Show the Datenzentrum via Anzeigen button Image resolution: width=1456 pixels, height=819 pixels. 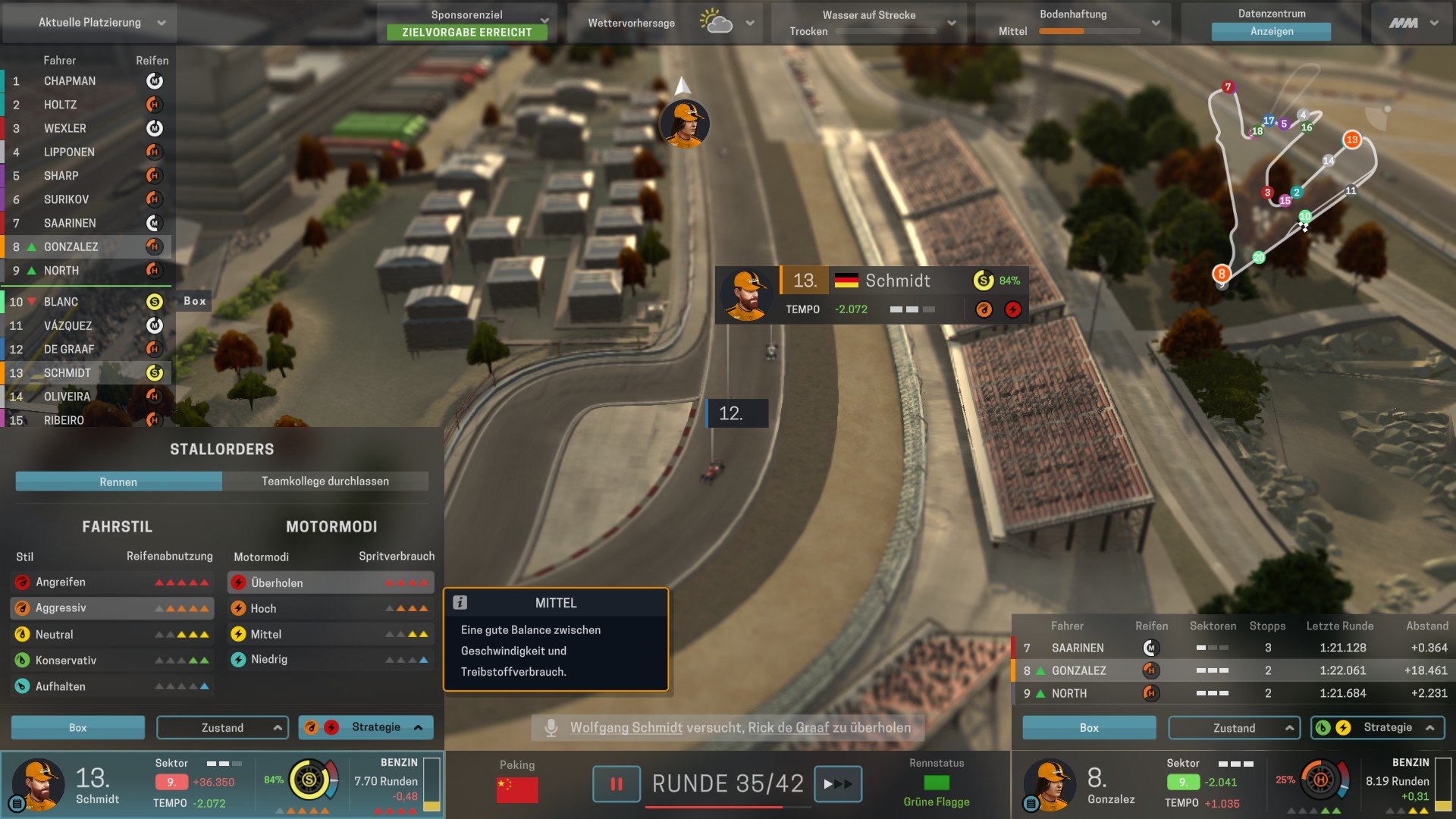pyautogui.click(x=1271, y=32)
